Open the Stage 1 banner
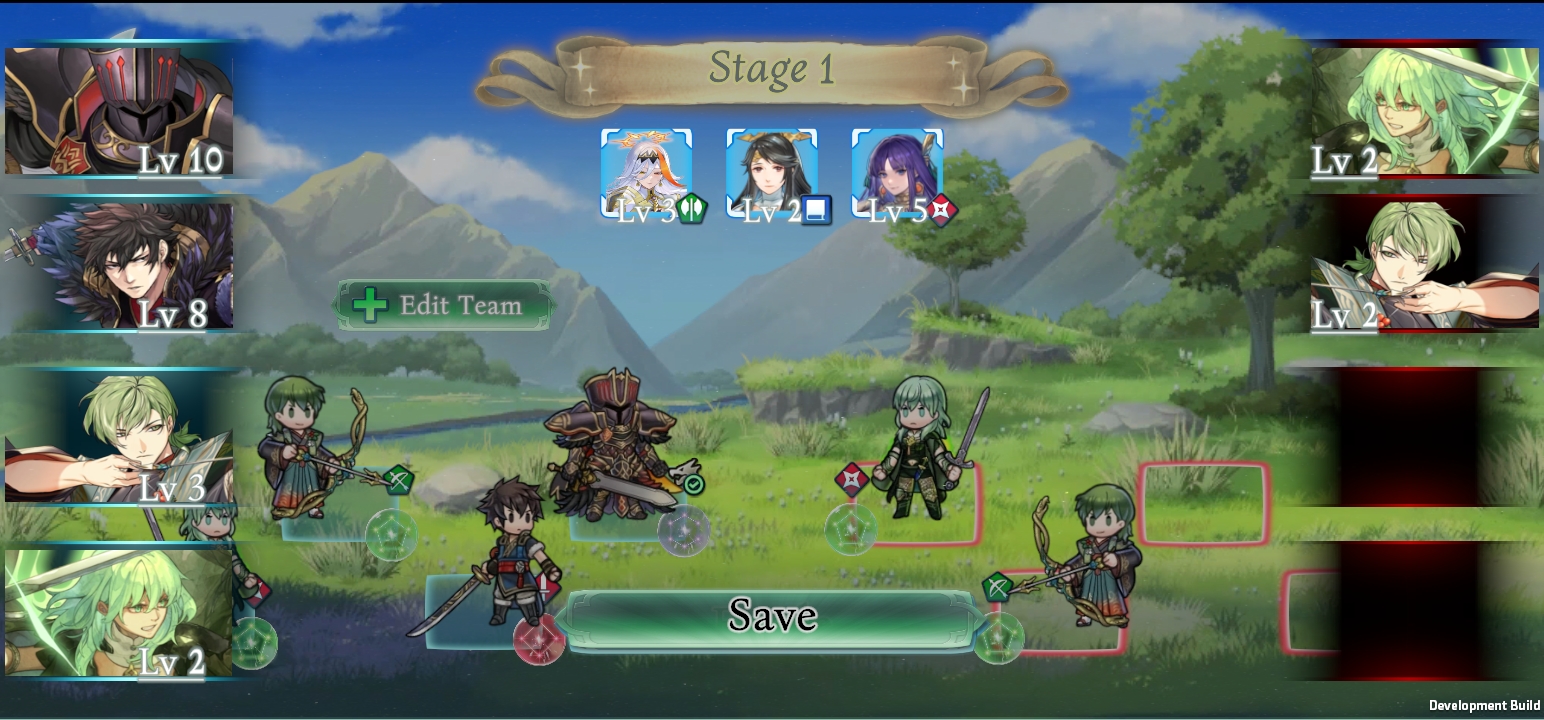 771,68
